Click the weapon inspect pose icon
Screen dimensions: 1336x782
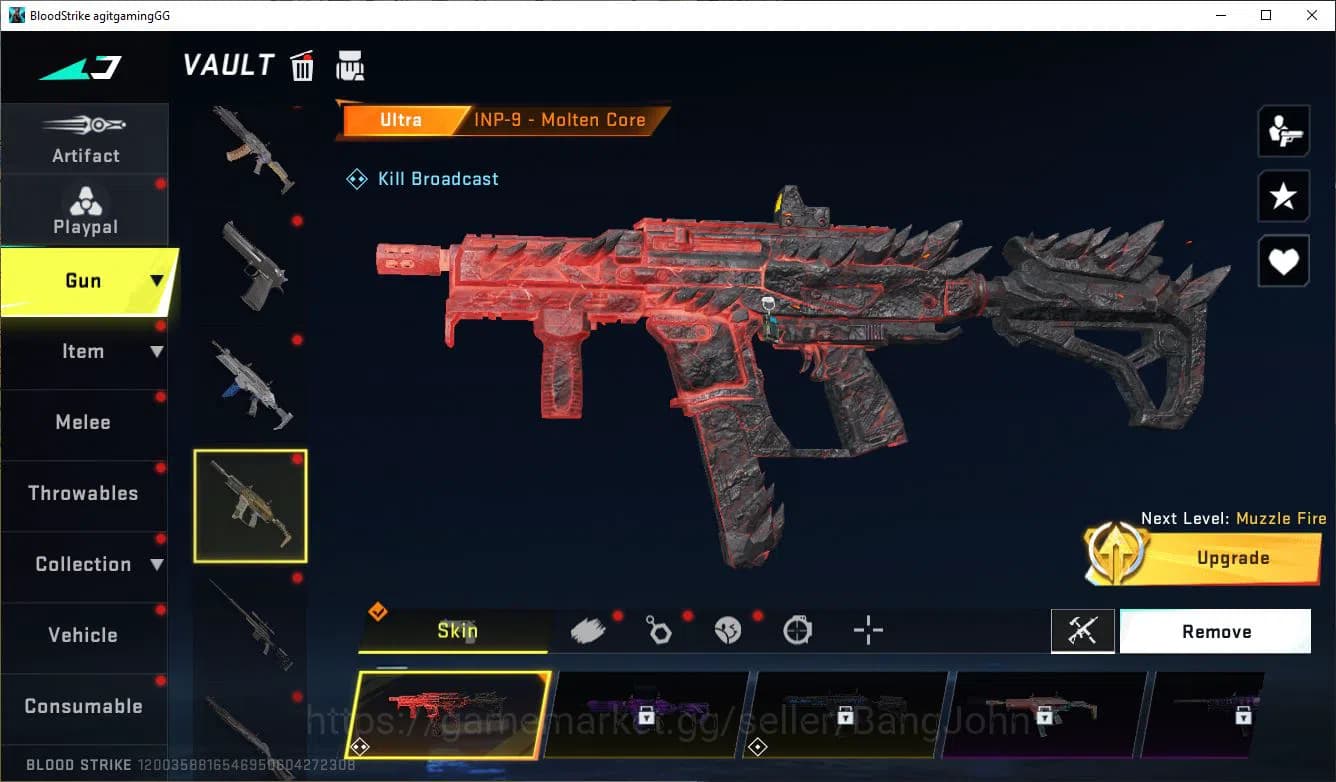(x=1083, y=631)
